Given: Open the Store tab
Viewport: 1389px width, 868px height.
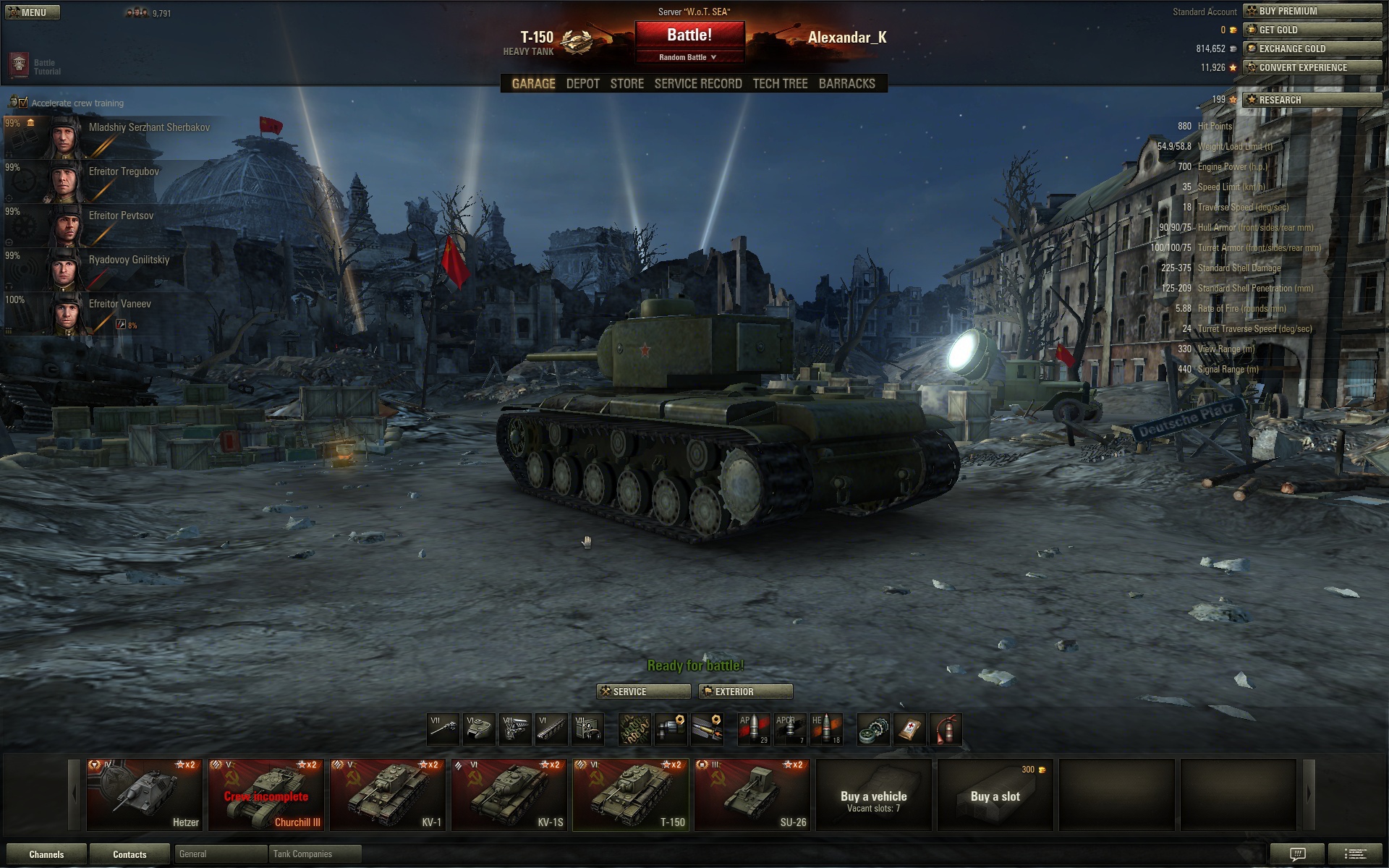Looking at the screenshot, I should 626,84.
